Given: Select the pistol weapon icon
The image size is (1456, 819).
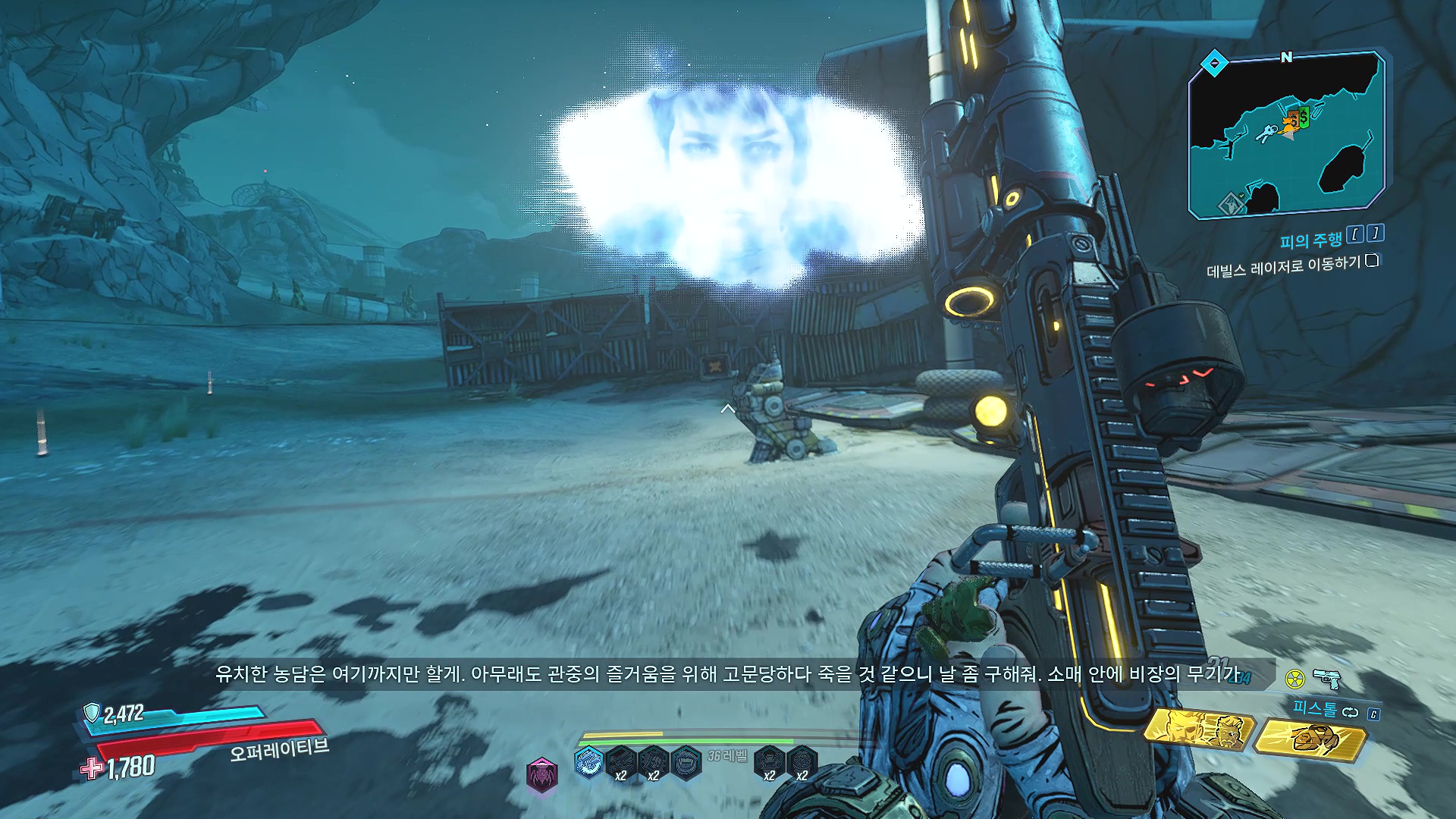Looking at the screenshot, I should tap(1327, 677).
